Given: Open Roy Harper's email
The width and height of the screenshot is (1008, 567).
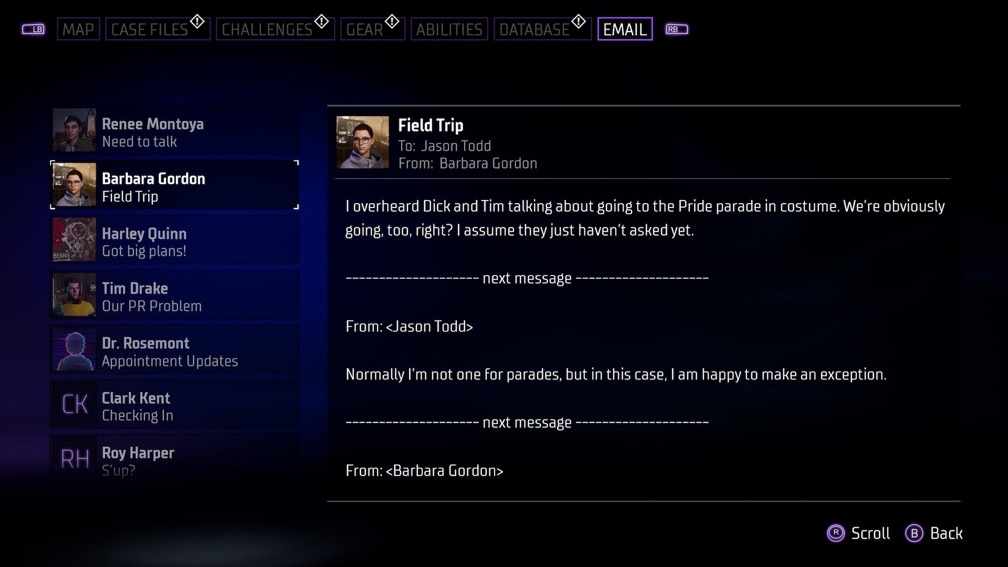Looking at the screenshot, I should click(174, 458).
